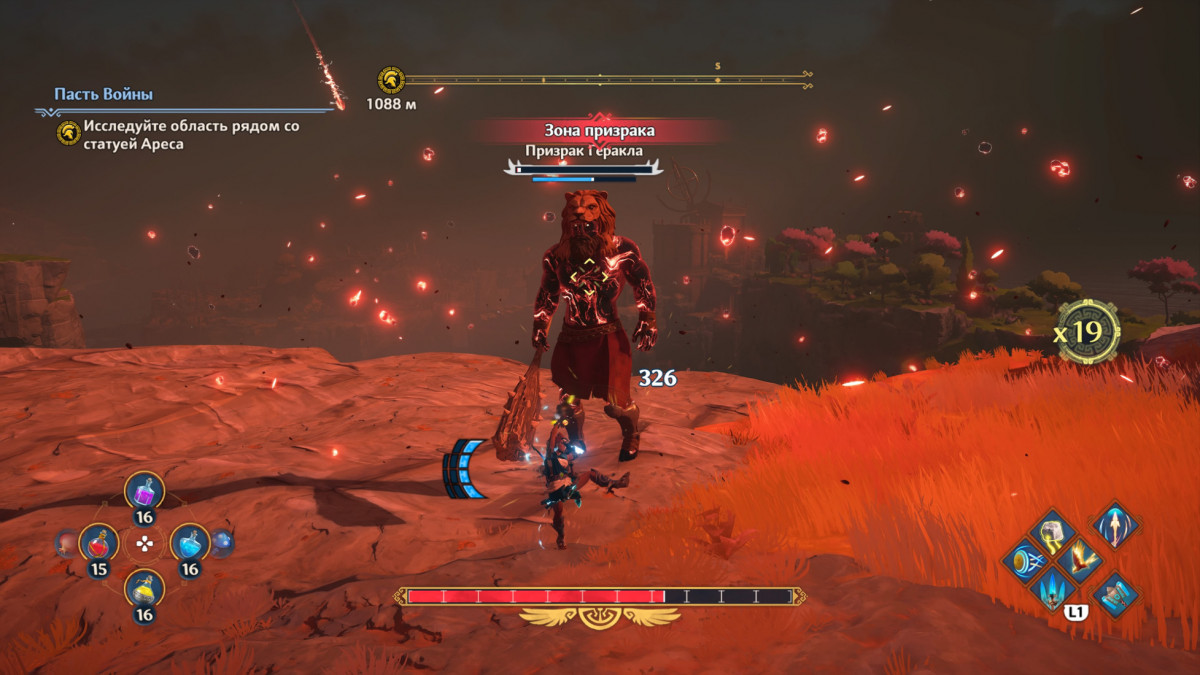This screenshot has height=675, width=1200.
Task: Activate the shield charge ability
Action: tap(1024, 560)
